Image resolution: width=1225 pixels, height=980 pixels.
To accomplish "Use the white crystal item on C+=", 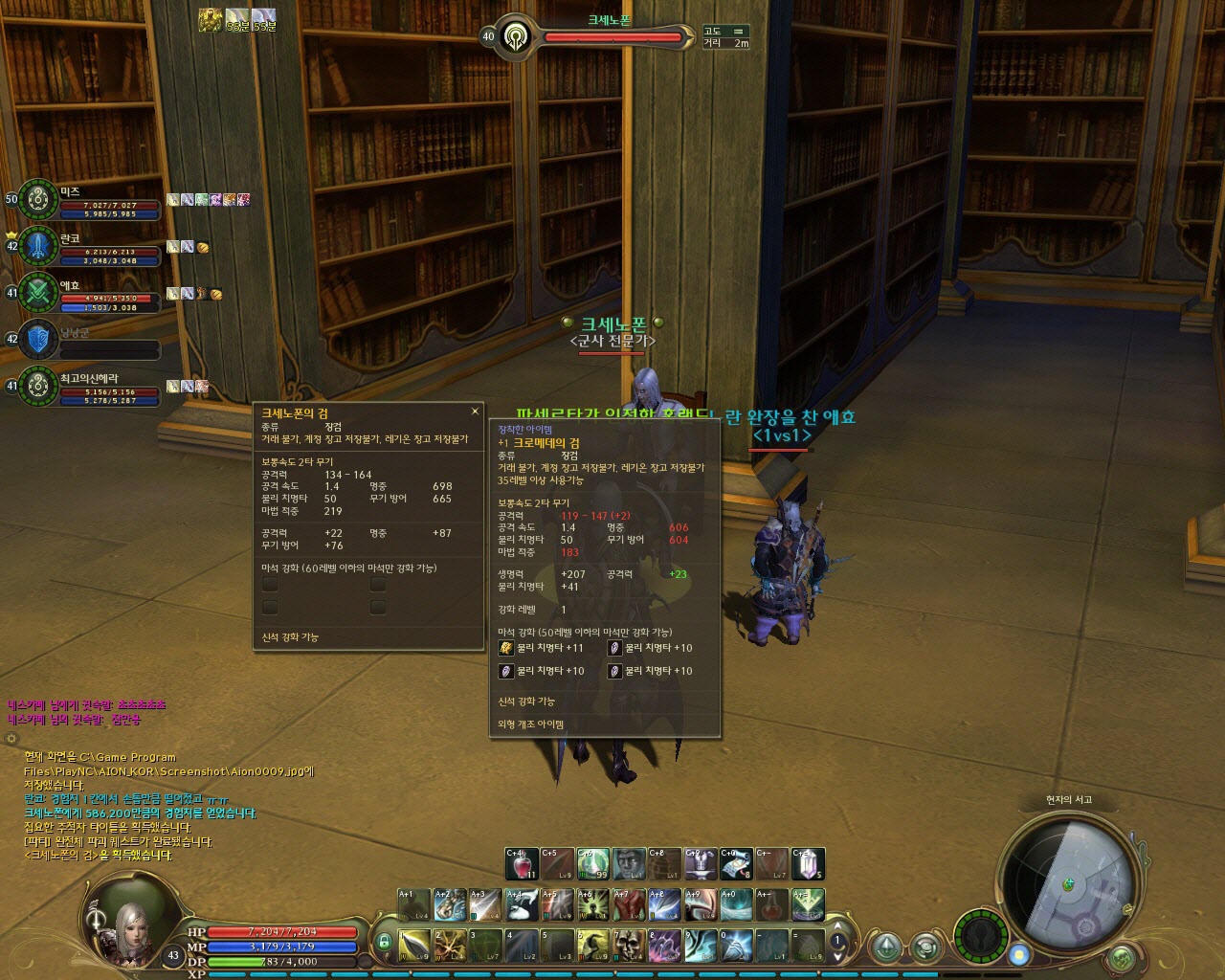I will (808, 864).
